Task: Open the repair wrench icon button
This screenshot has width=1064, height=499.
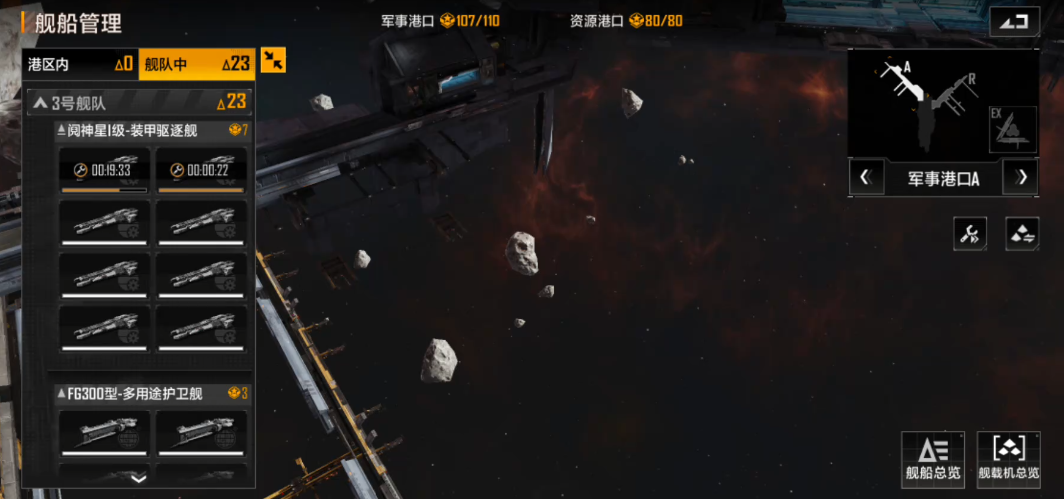Action: [969, 234]
